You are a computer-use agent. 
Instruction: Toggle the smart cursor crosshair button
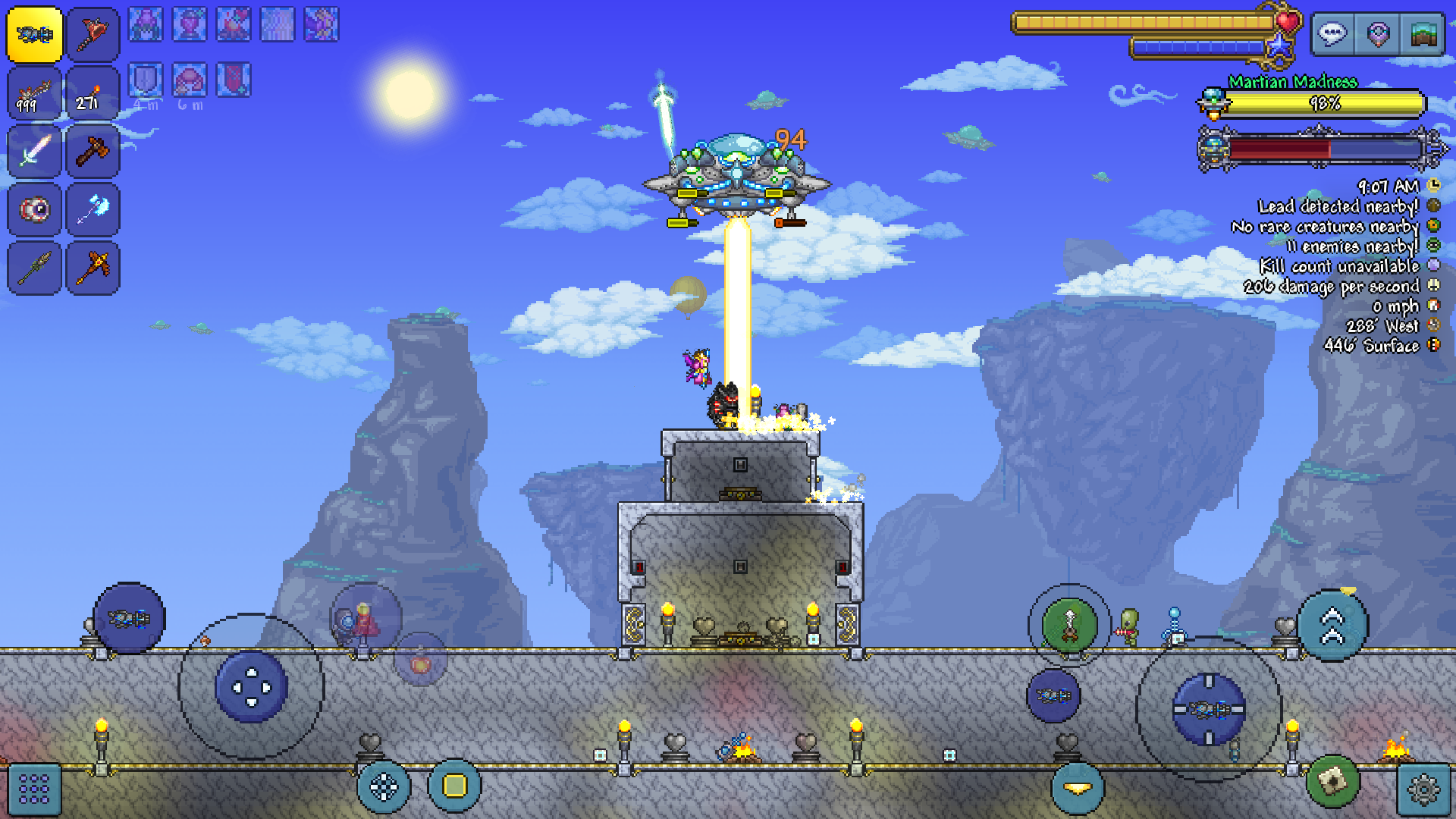click(384, 787)
